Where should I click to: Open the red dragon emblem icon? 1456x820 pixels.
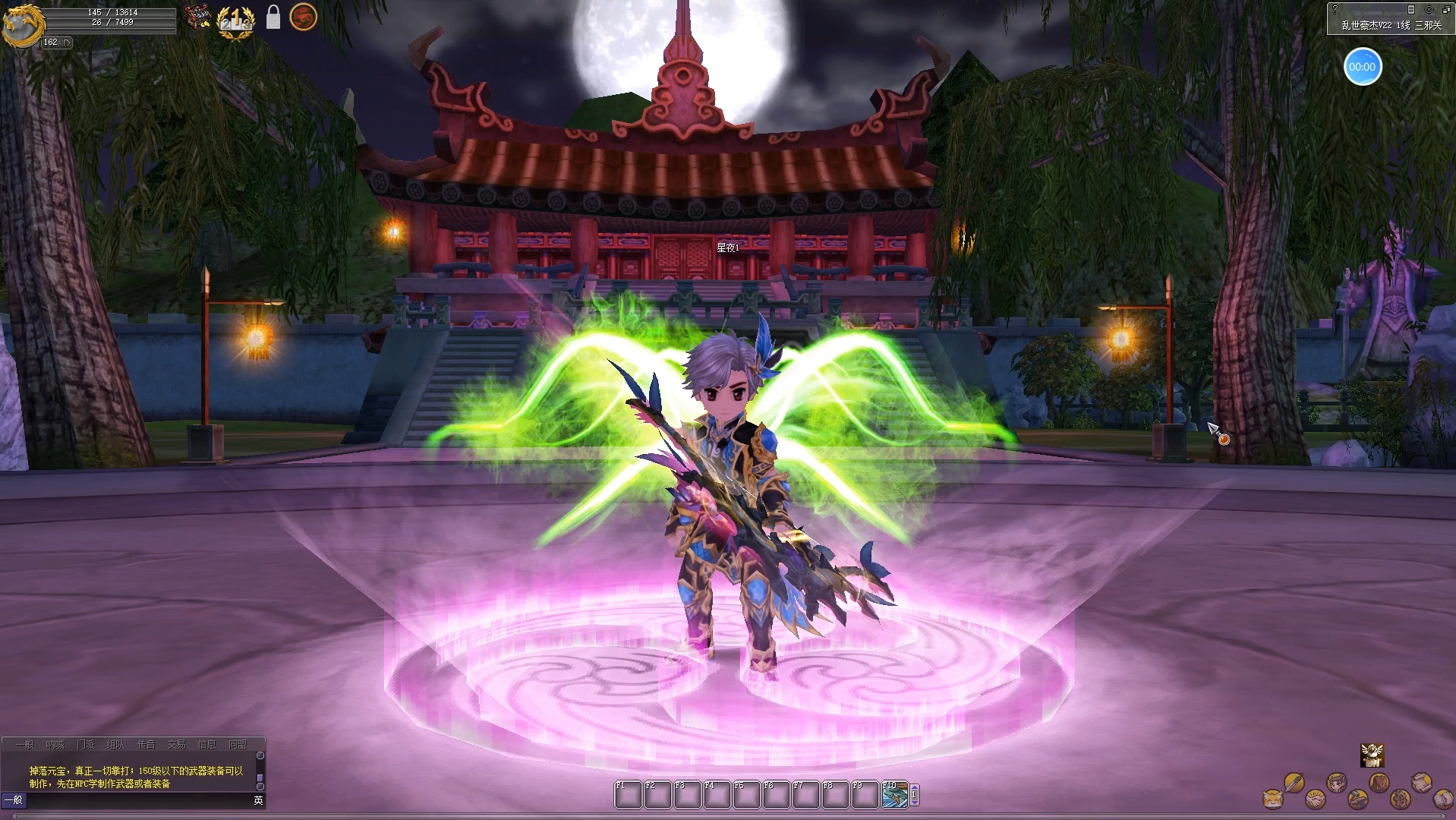[303, 17]
